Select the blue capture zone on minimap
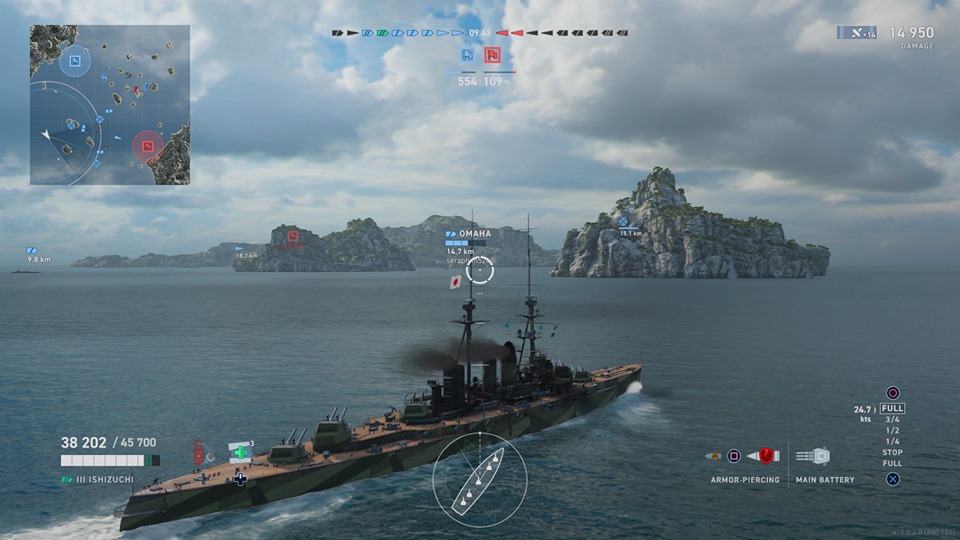 pyautogui.click(x=74, y=63)
